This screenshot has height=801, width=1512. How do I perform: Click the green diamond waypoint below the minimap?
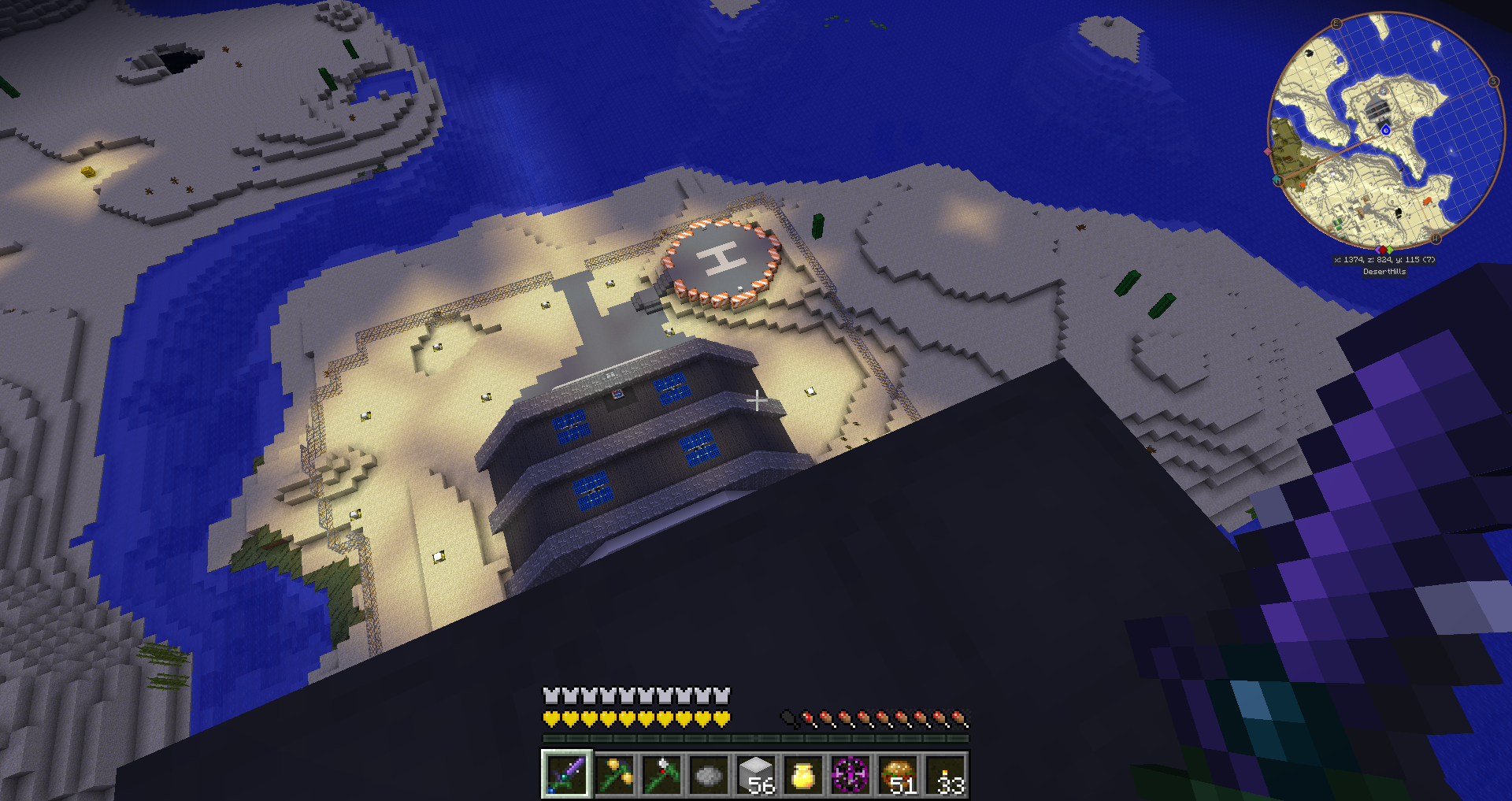point(1390,250)
